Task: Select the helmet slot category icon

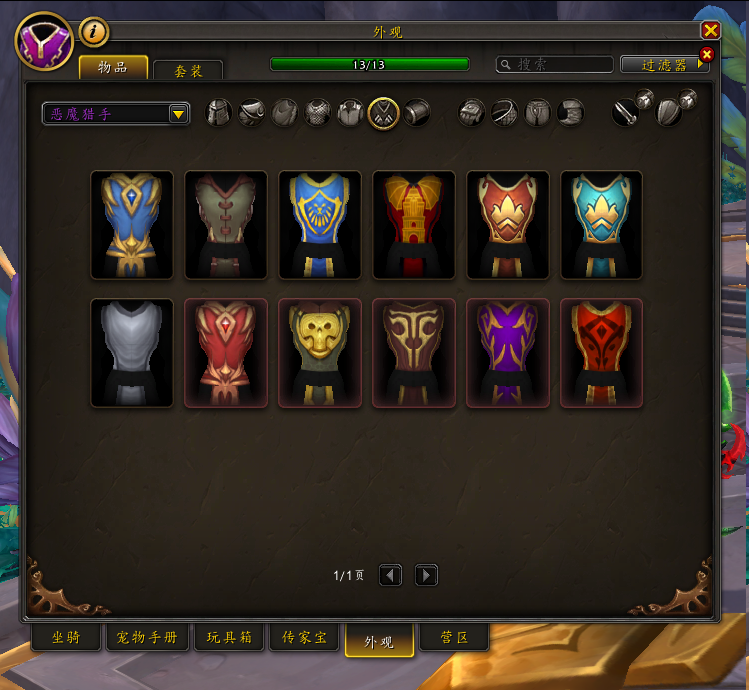Action: (x=219, y=113)
